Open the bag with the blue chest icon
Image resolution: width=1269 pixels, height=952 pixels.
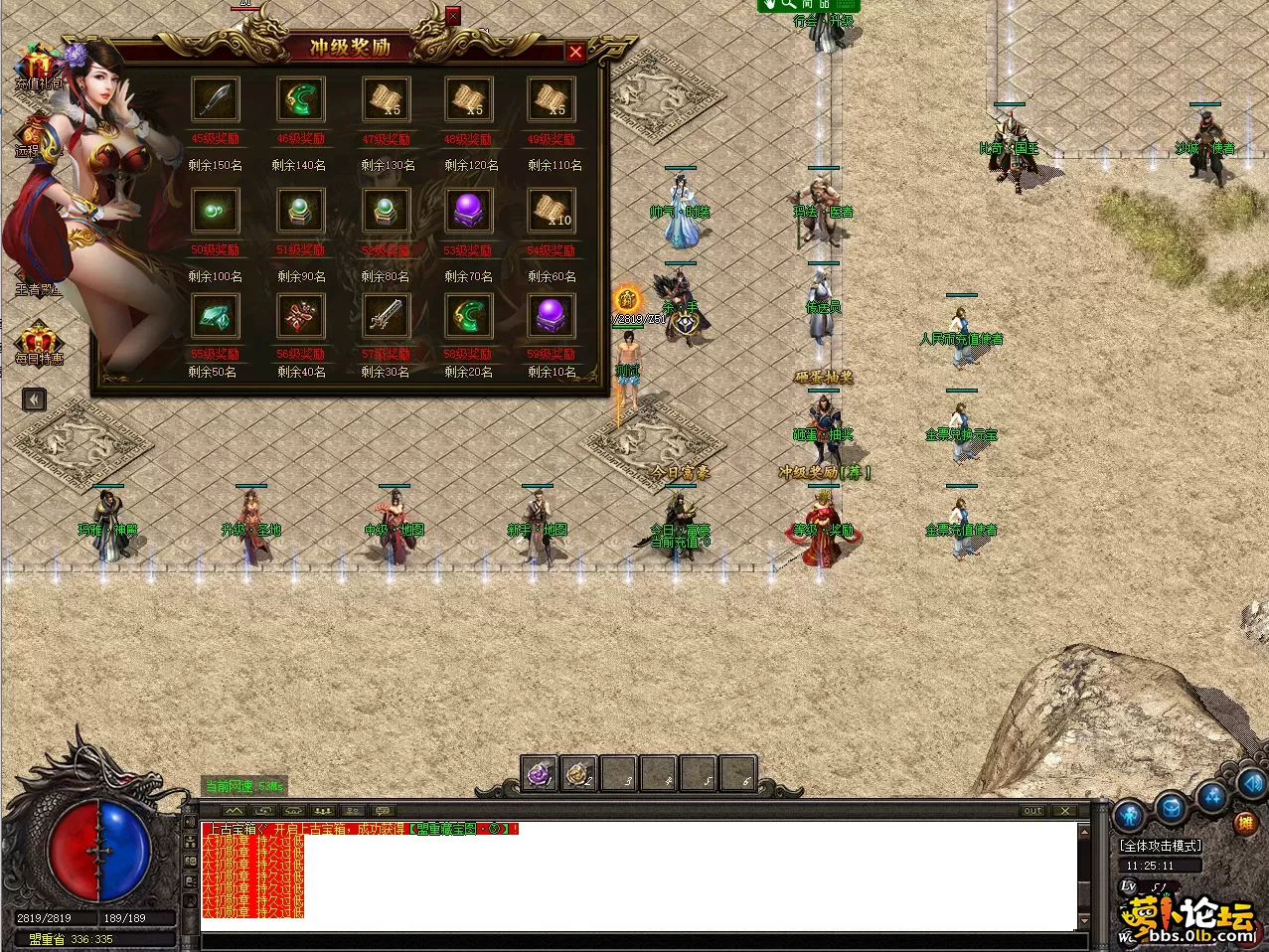coord(1172,806)
